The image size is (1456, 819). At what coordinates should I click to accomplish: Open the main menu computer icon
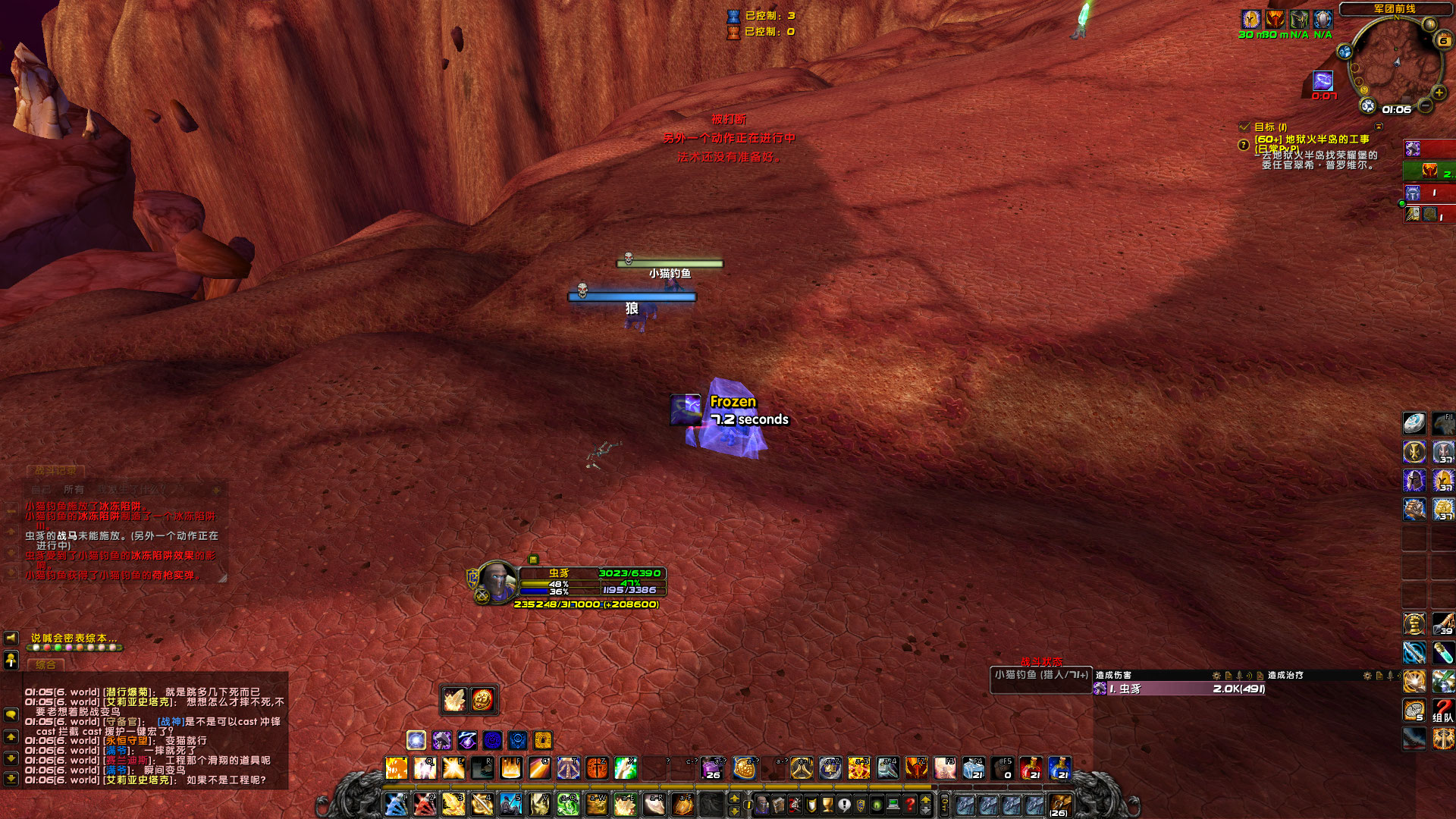892,803
